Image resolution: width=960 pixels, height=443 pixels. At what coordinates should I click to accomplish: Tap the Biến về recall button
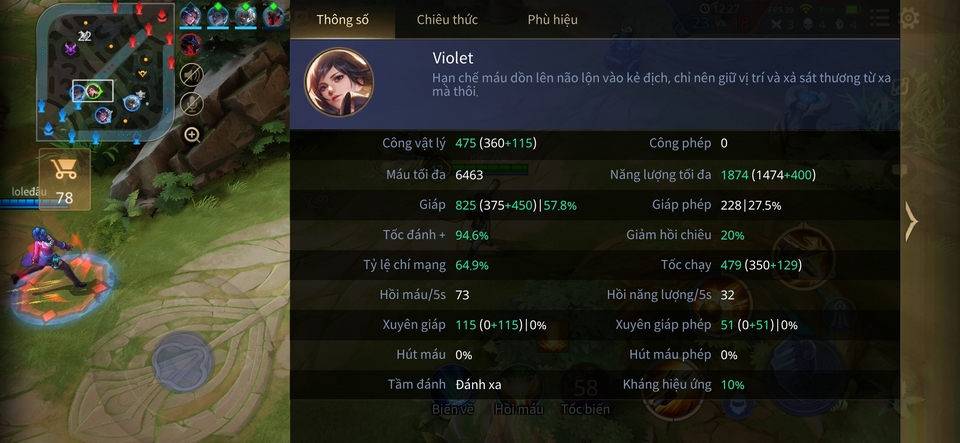[452, 408]
